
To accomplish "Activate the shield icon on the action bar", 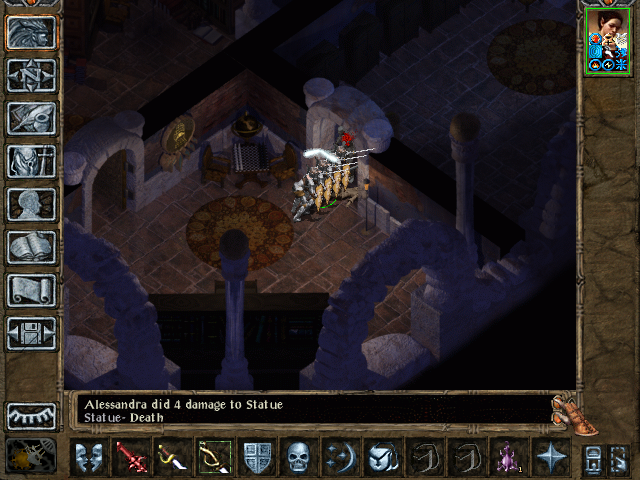I will [x=257, y=457].
